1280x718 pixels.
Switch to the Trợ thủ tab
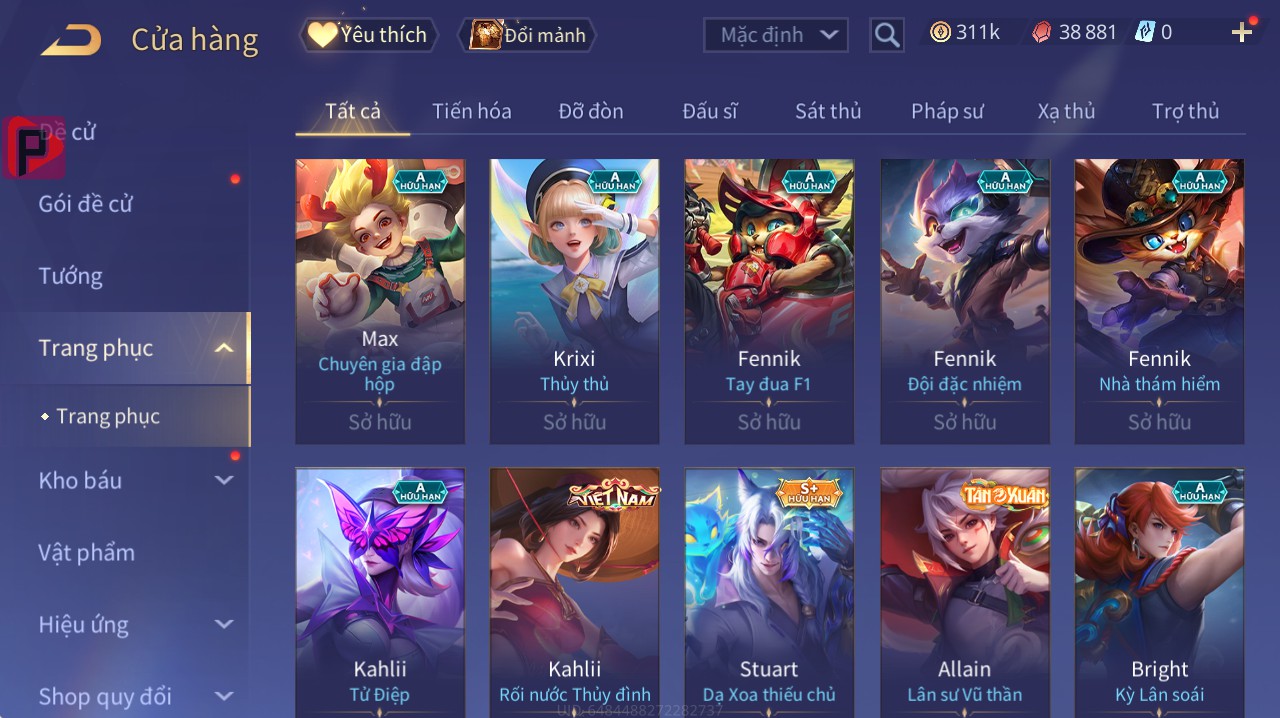(1185, 111)
